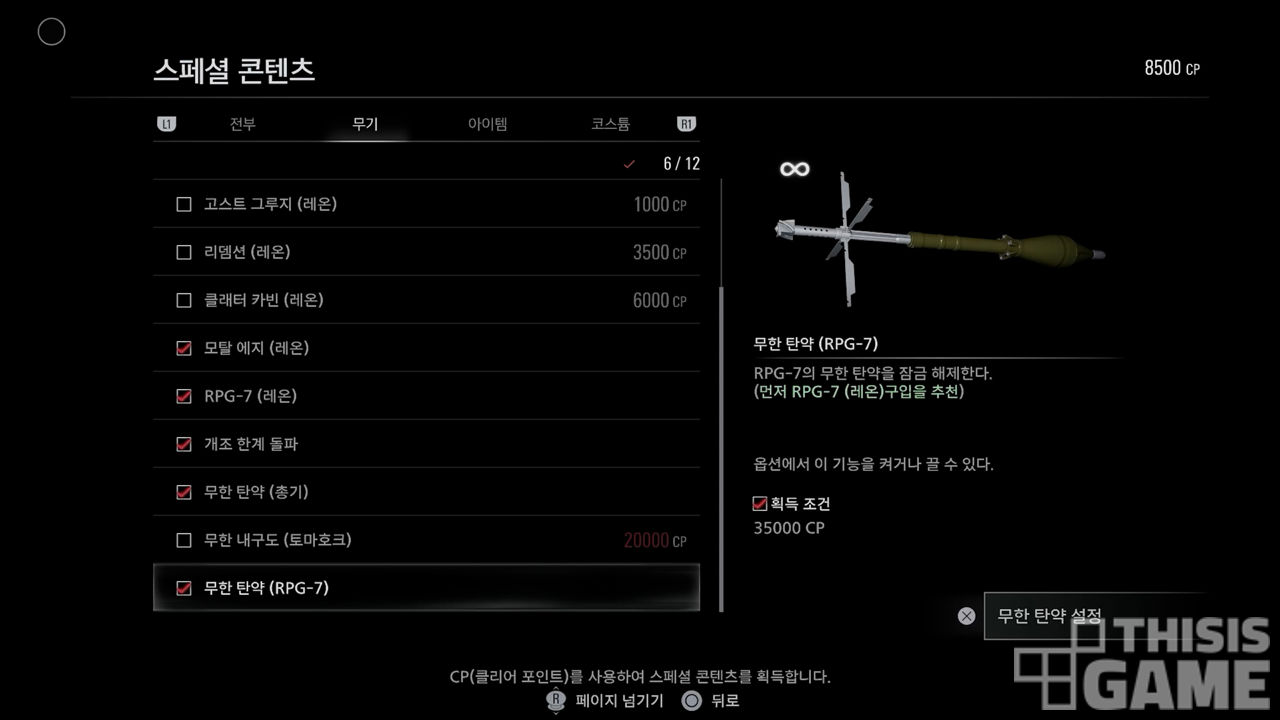Select the 모탈 에지 (레온) entry
Screen dimensions: 1280x720
pos(426,348)
